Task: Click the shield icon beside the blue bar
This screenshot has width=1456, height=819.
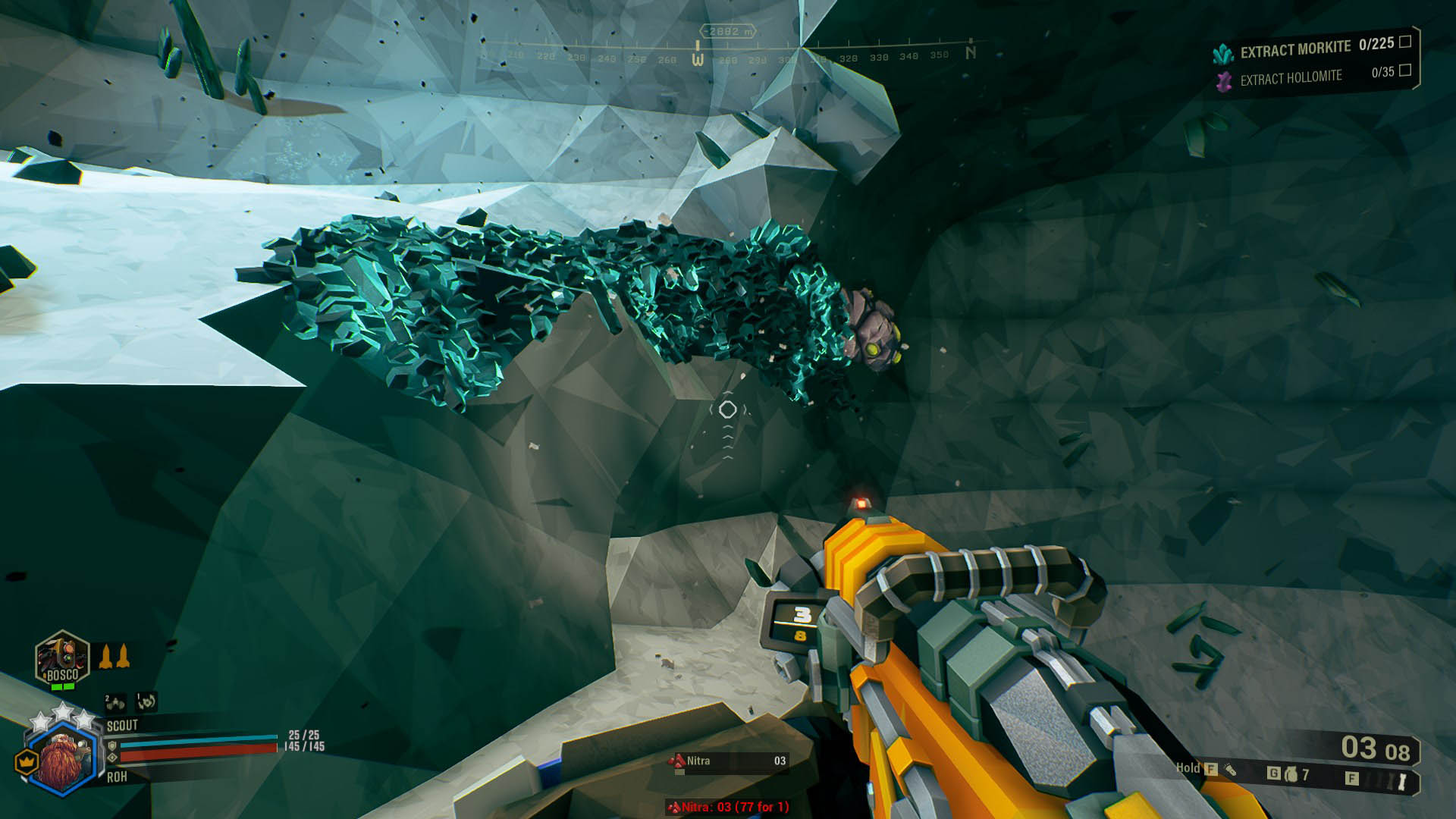Action: tap(113, 746)
